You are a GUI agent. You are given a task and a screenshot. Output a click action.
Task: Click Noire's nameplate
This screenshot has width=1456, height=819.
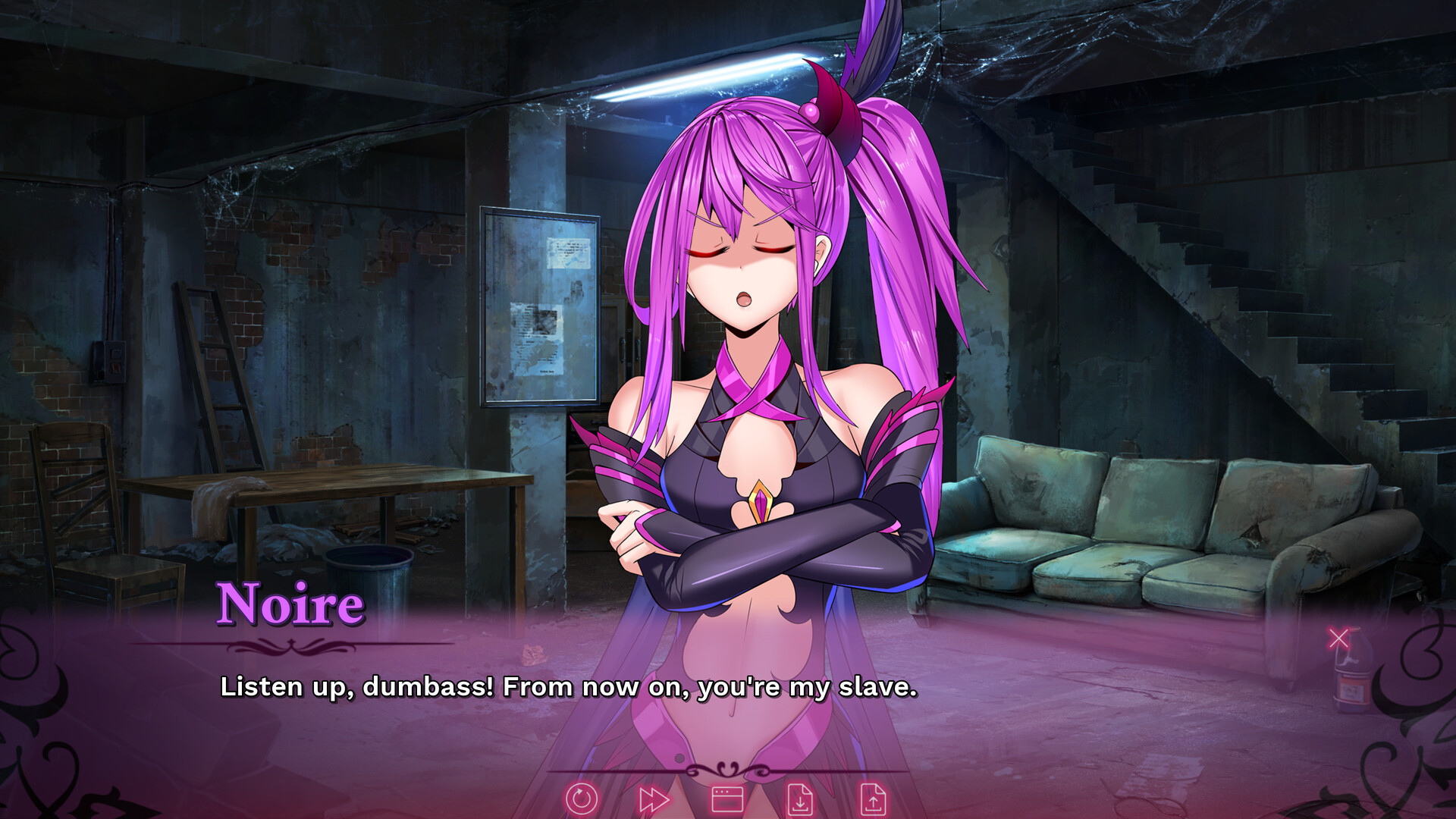pyautogui.click(x=292, y=603)
